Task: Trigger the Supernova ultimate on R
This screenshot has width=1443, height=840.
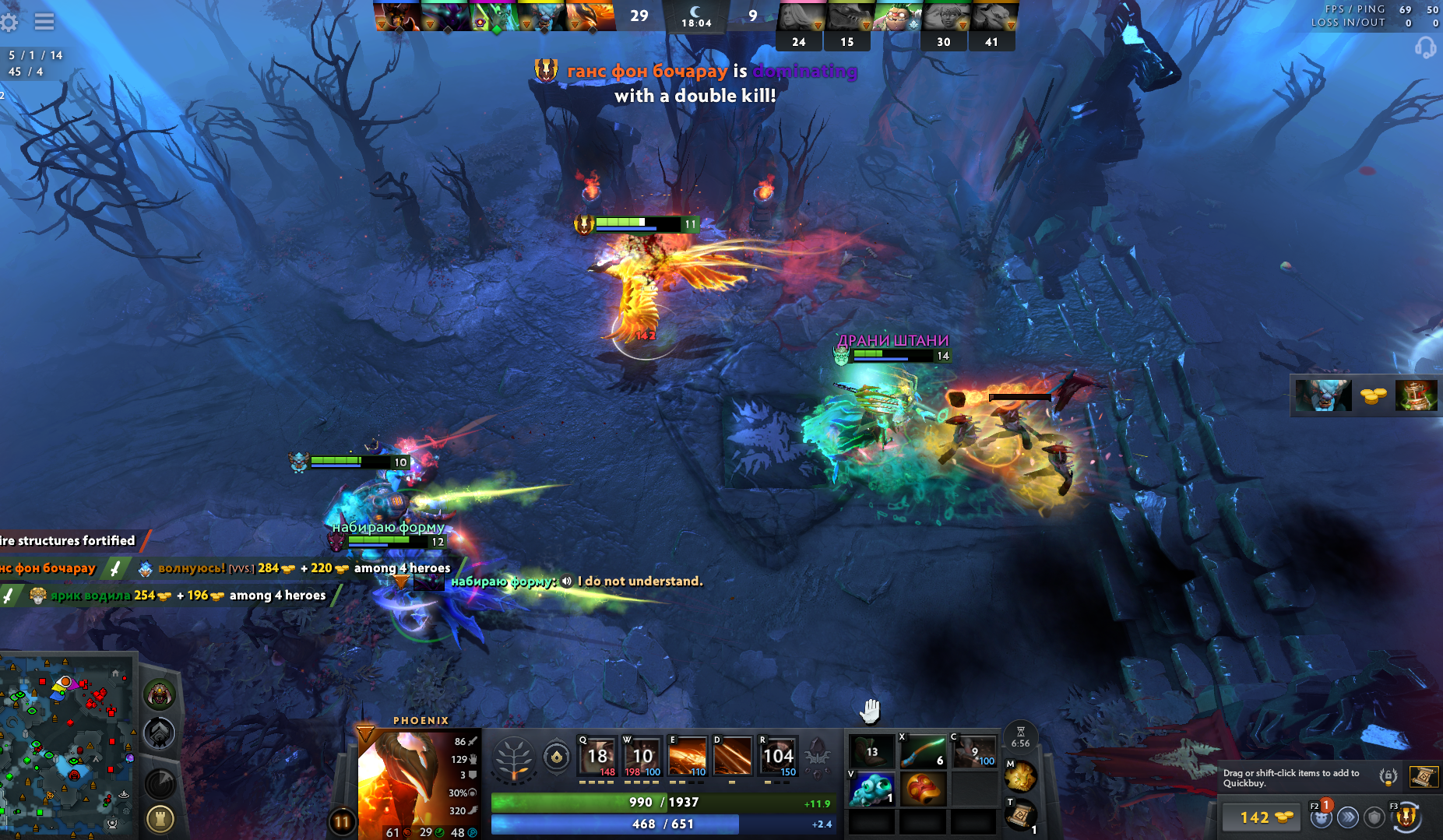Action: point(778,756)
